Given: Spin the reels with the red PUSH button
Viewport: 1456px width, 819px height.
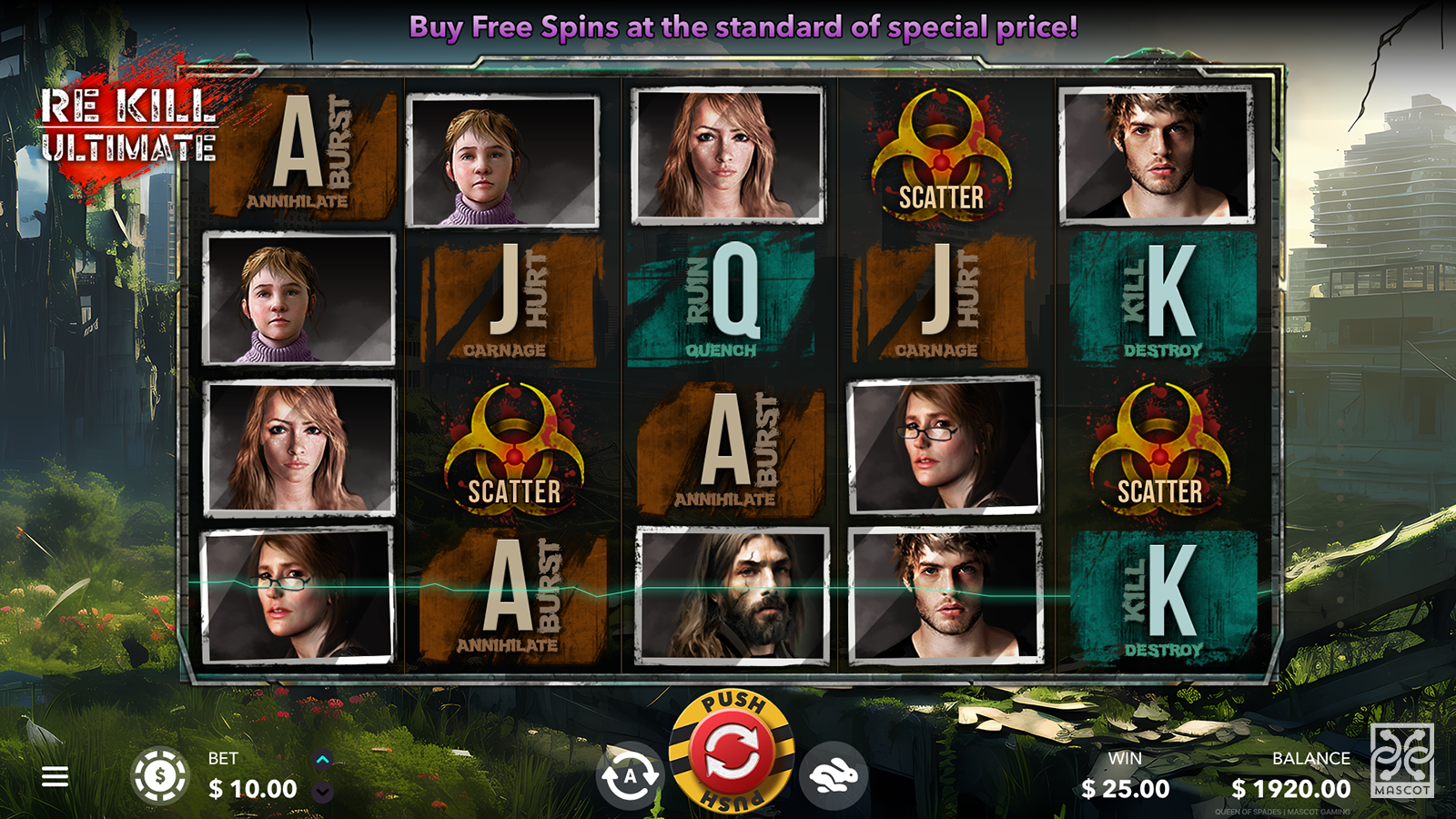Looking at the screenshot, I should [x=732, y=753].
